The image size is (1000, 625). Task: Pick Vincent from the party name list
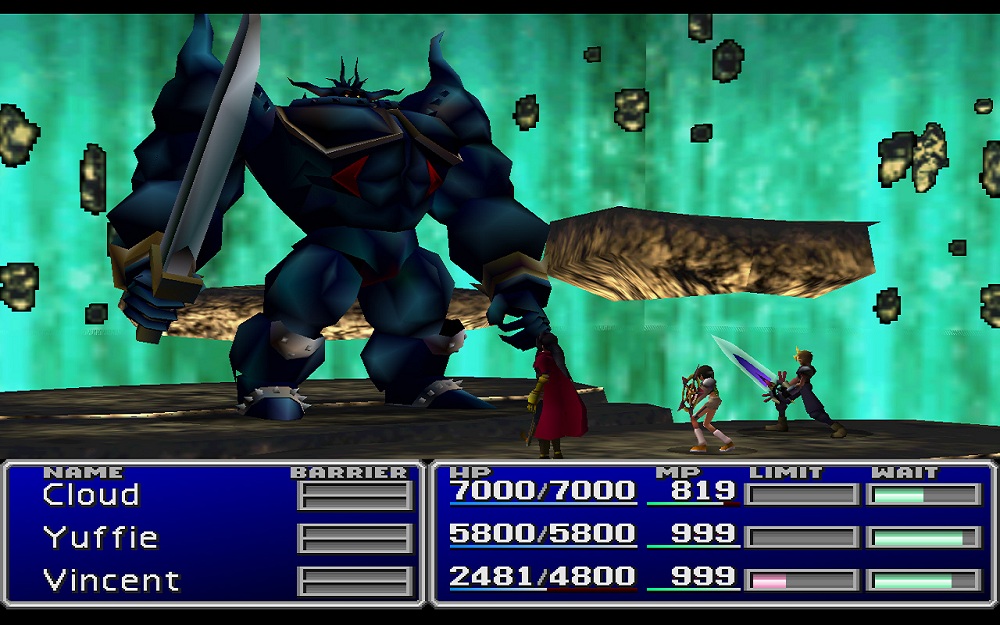[111, 580]
